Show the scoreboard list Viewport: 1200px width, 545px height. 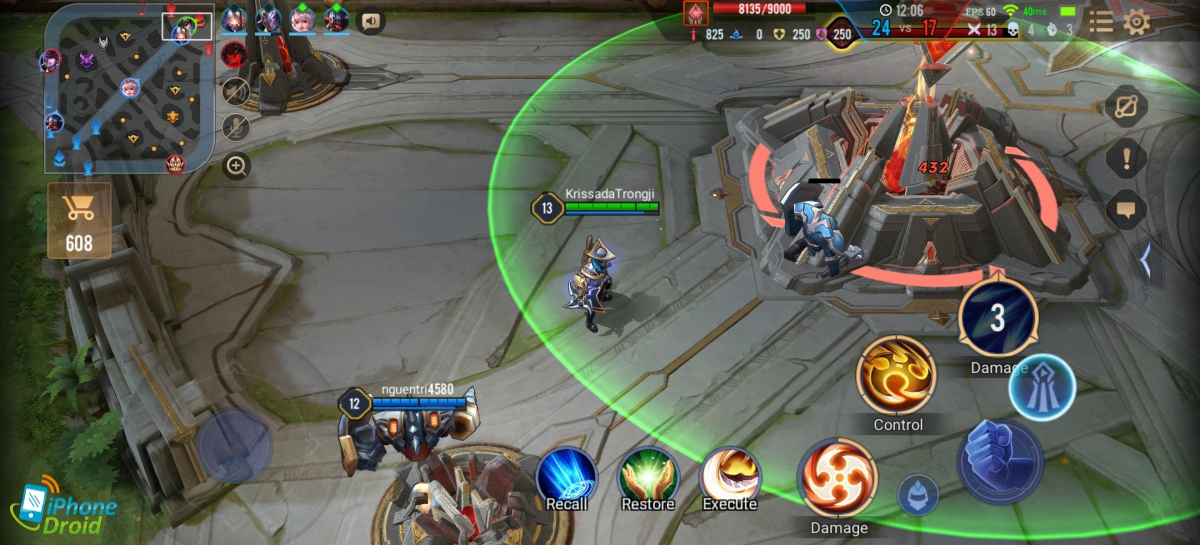(1100, 22)
